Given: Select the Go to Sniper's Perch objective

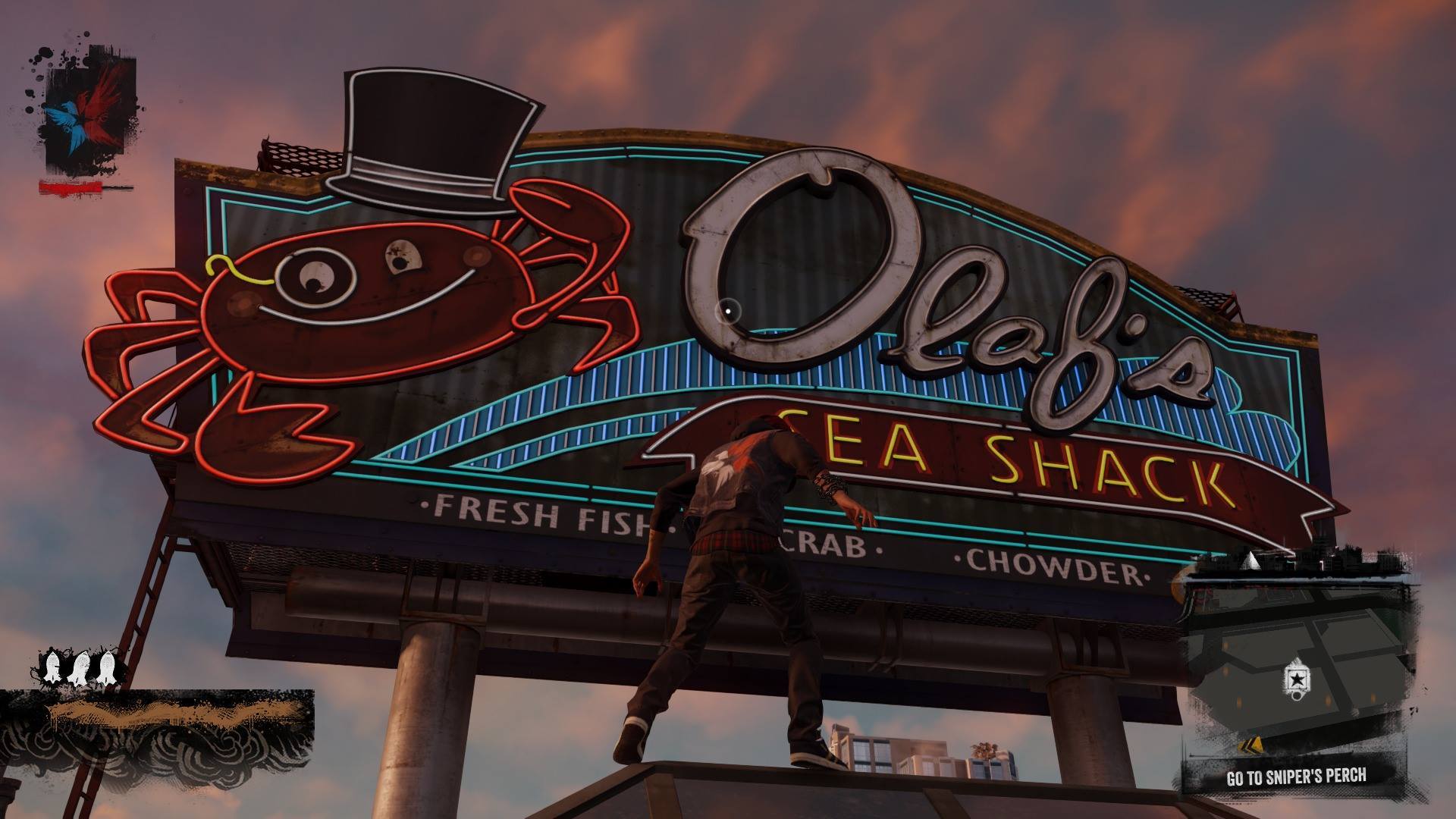Looking at the screenshot, I should pos(1296,777).
